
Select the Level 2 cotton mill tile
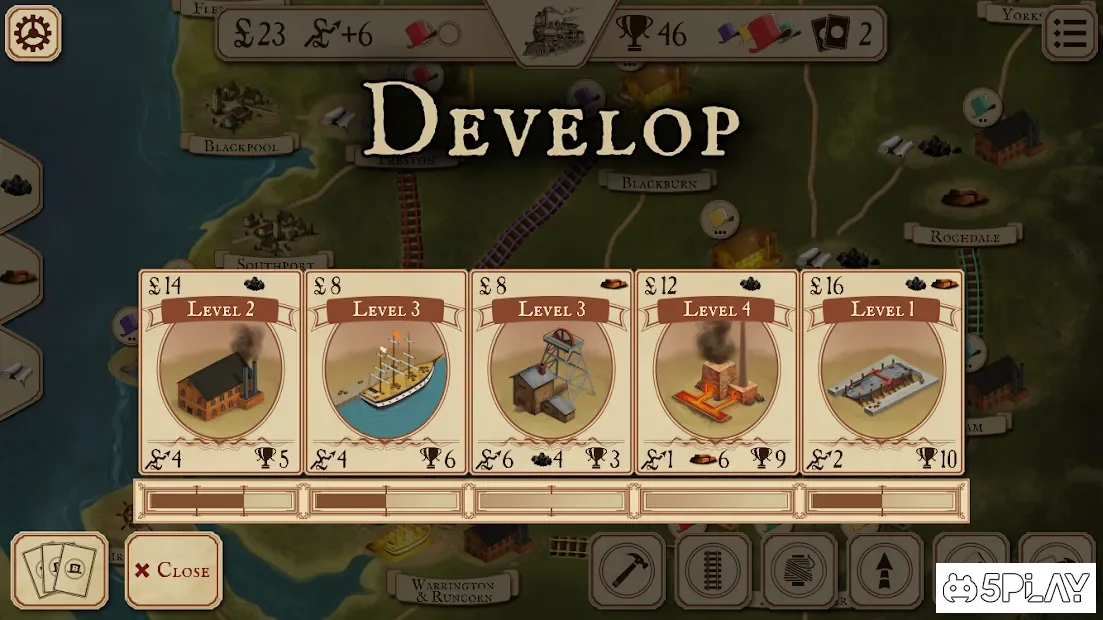(220, 372)
